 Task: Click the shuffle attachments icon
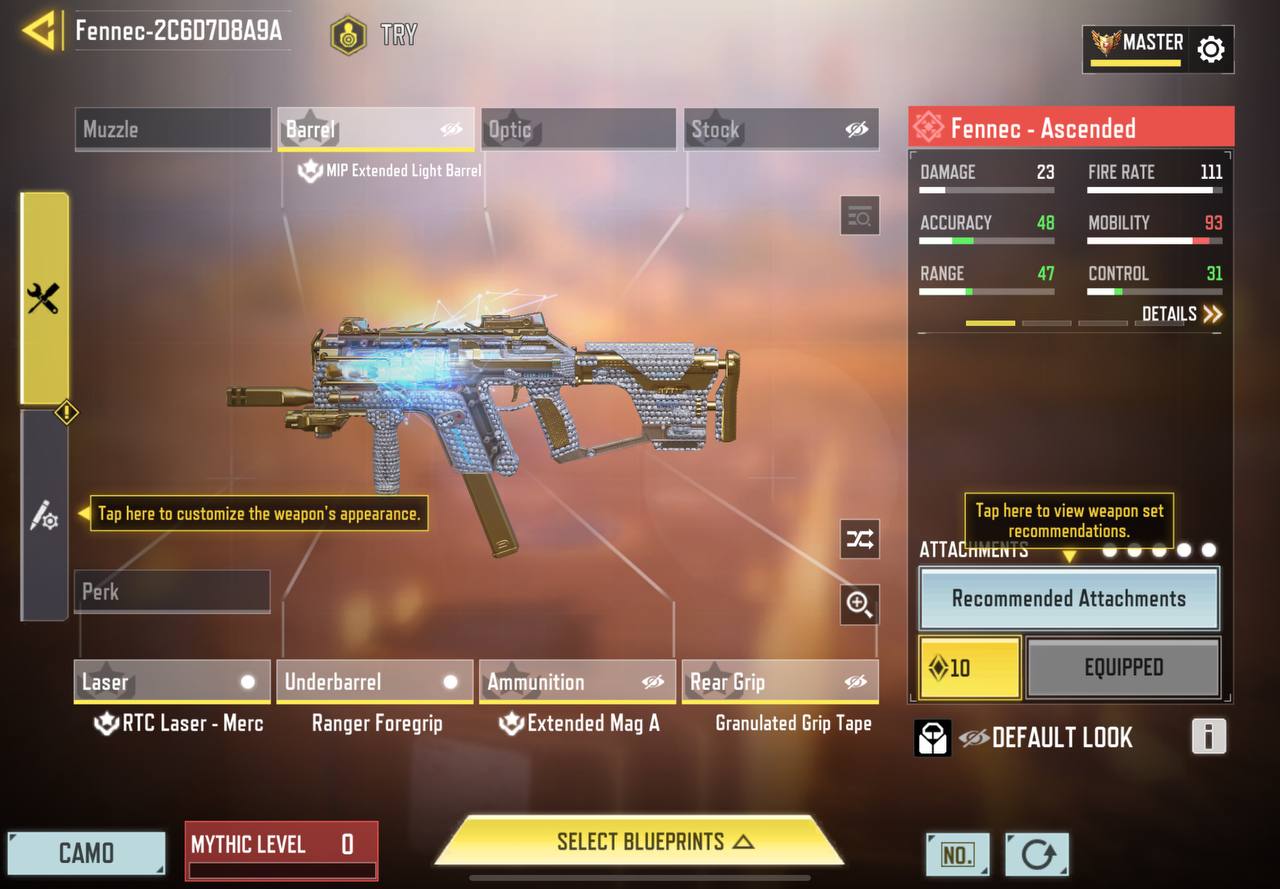[860, 540]
